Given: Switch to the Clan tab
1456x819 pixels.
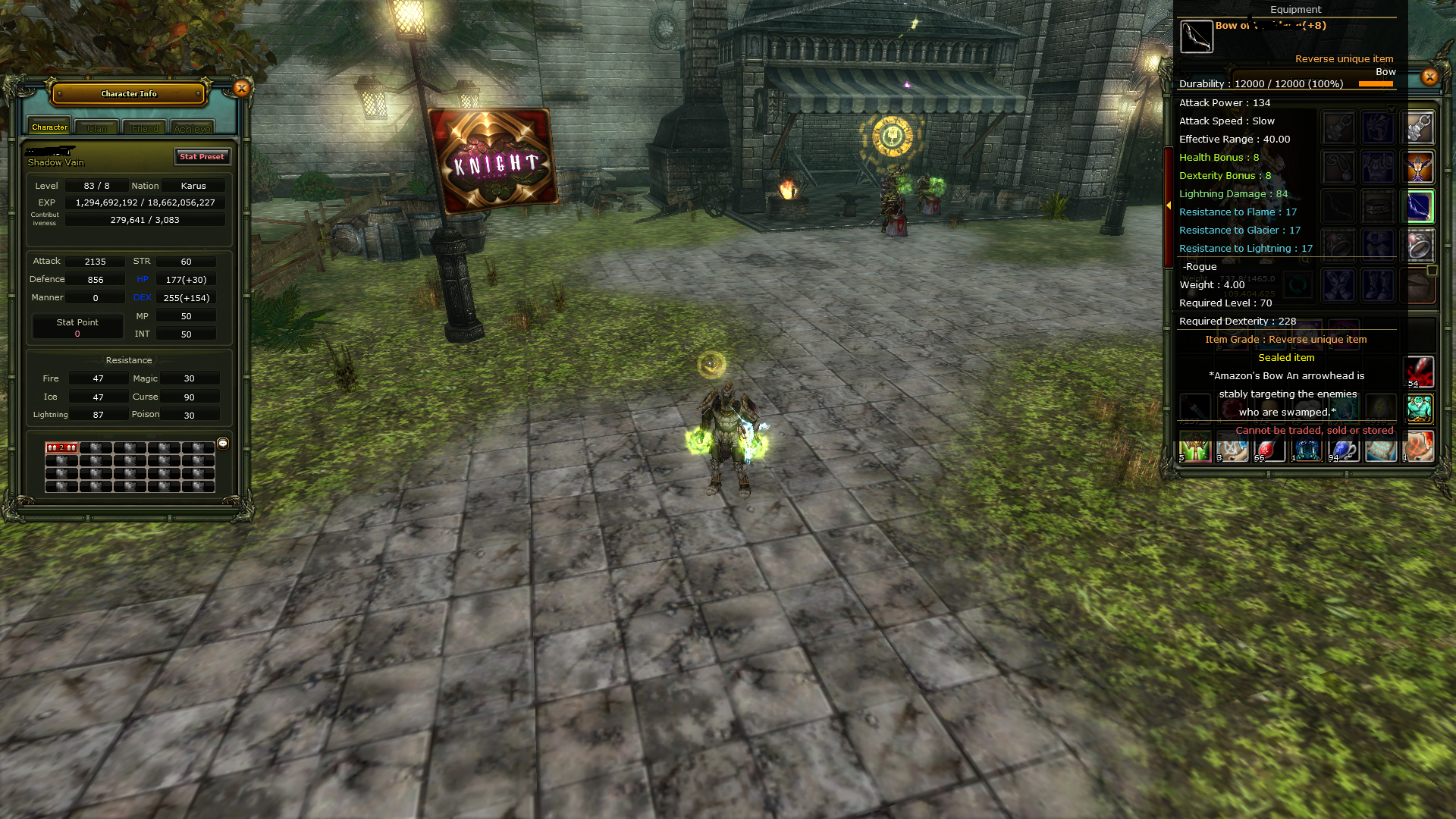Looking at the screenshot, I should tap(96, 127).
